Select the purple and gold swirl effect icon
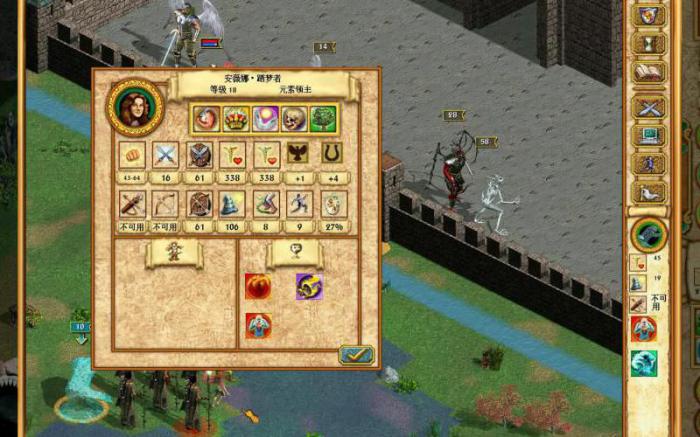 pos(308,286)
